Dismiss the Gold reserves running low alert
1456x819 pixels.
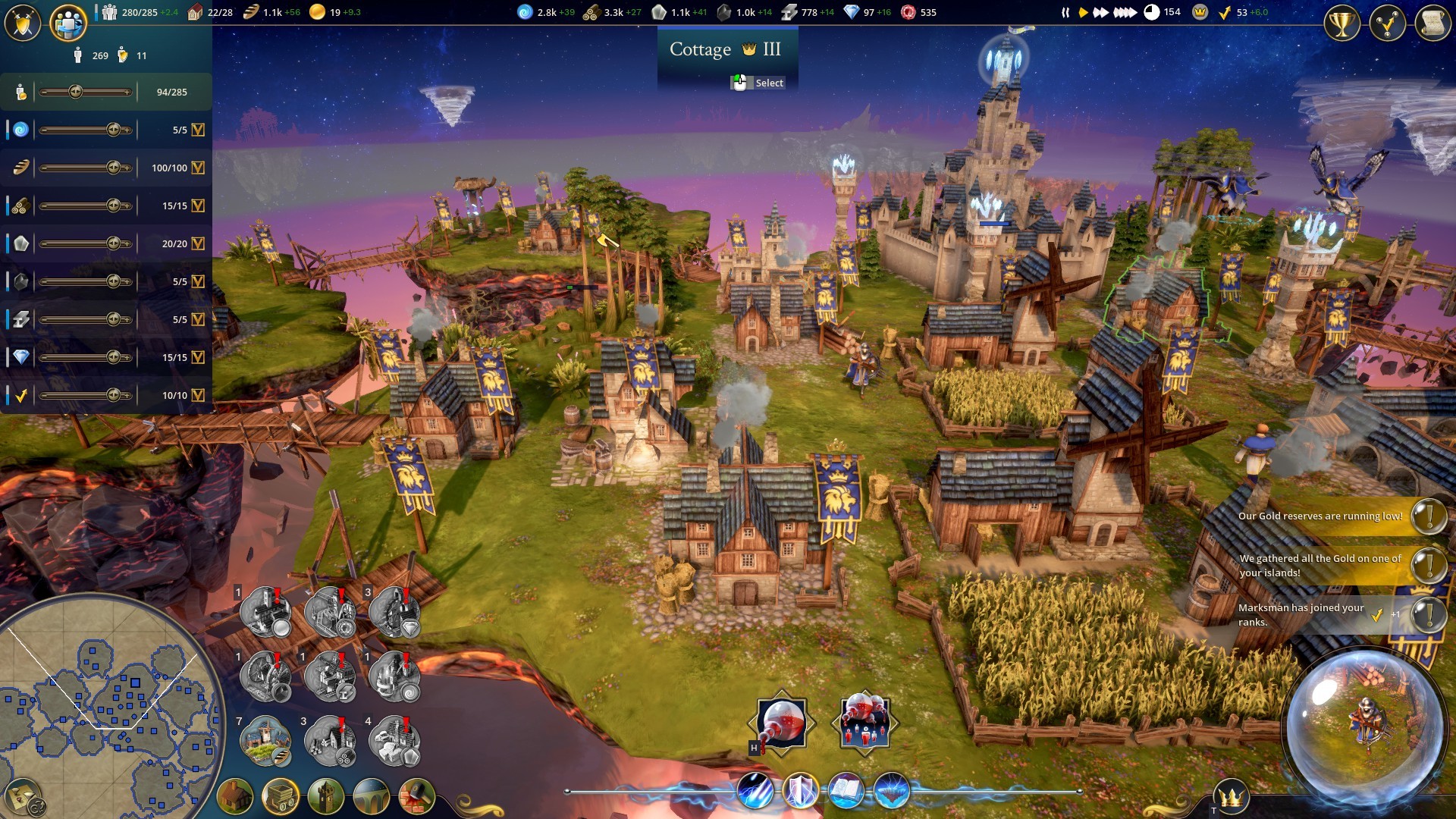pyautogui.click(x=1429, y=516)
